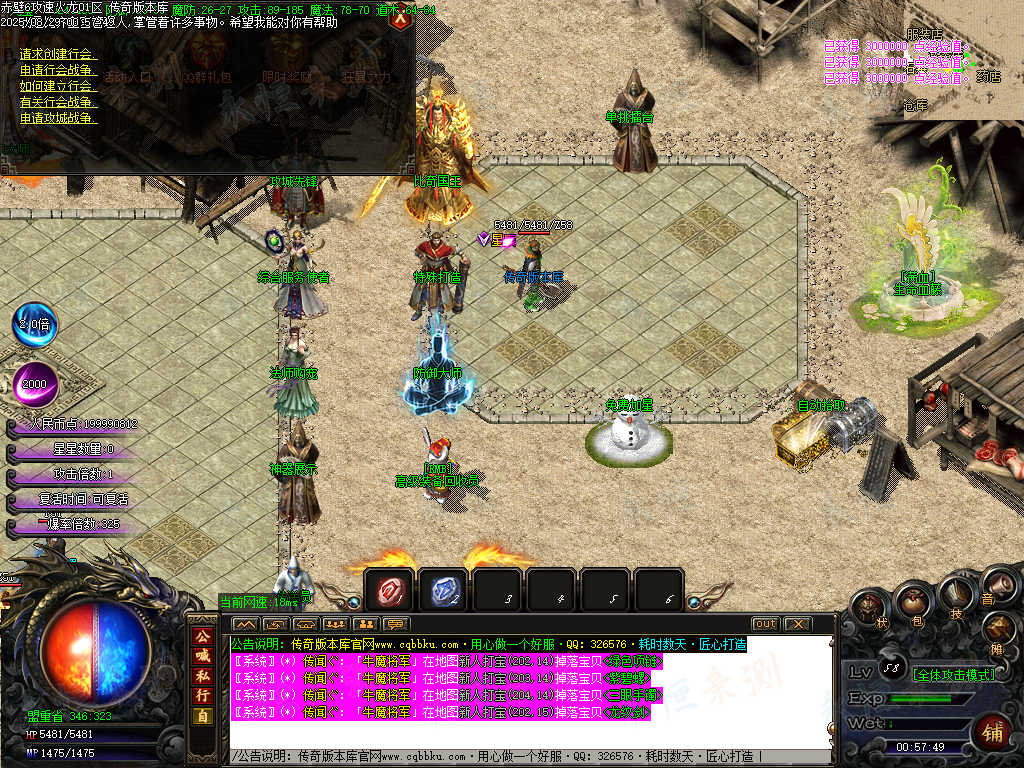Open the 如何建立行会 help option
Image resolution: width=1024 pixels, height=768 pixels.
(56, 86)
